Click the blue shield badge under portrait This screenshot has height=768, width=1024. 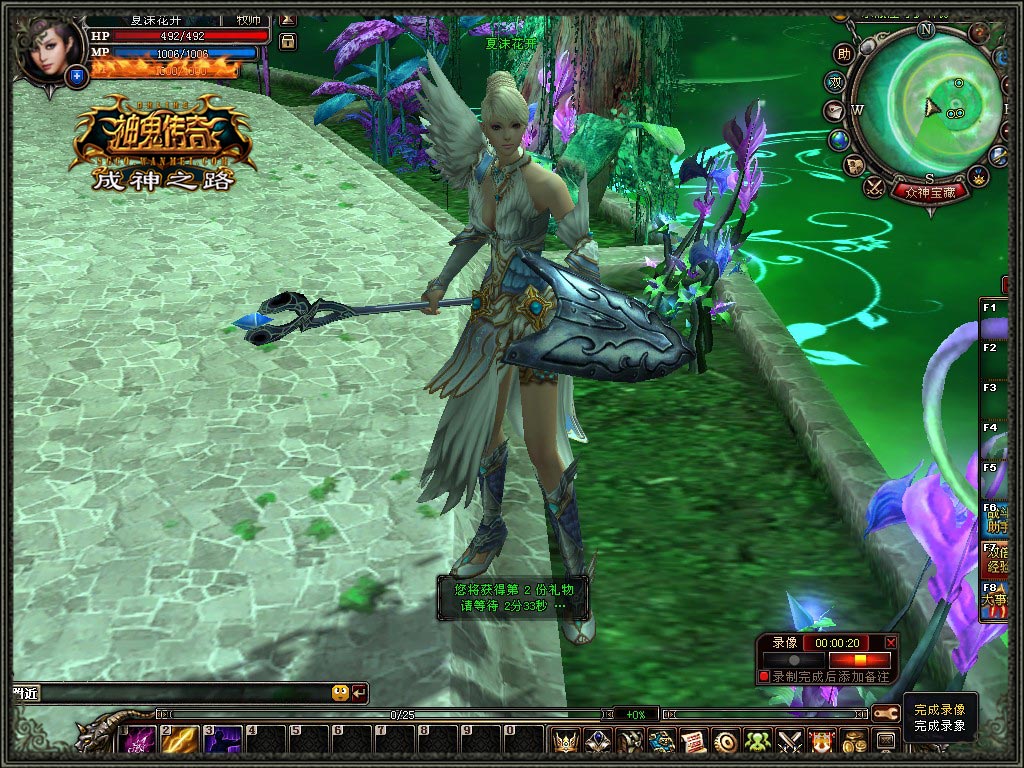tap(76, 74)
